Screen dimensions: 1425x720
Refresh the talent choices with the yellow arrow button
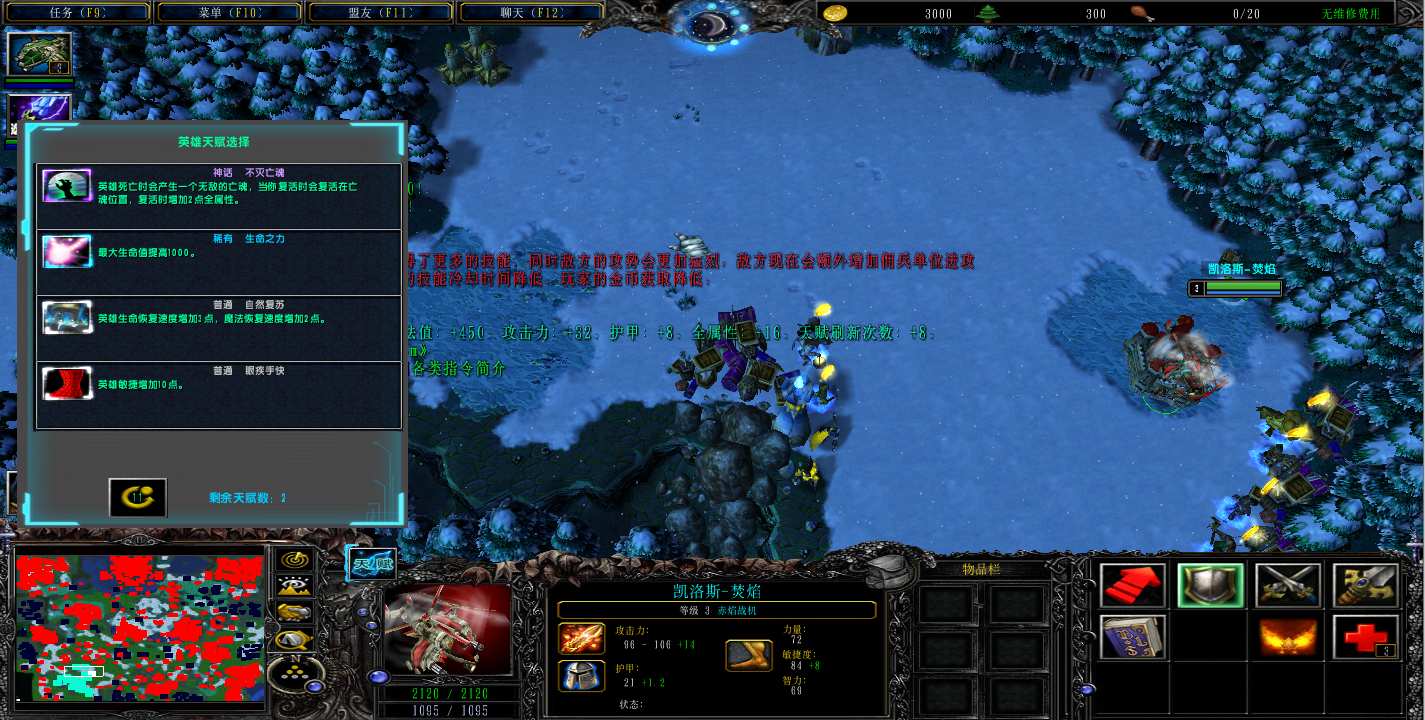137,497
